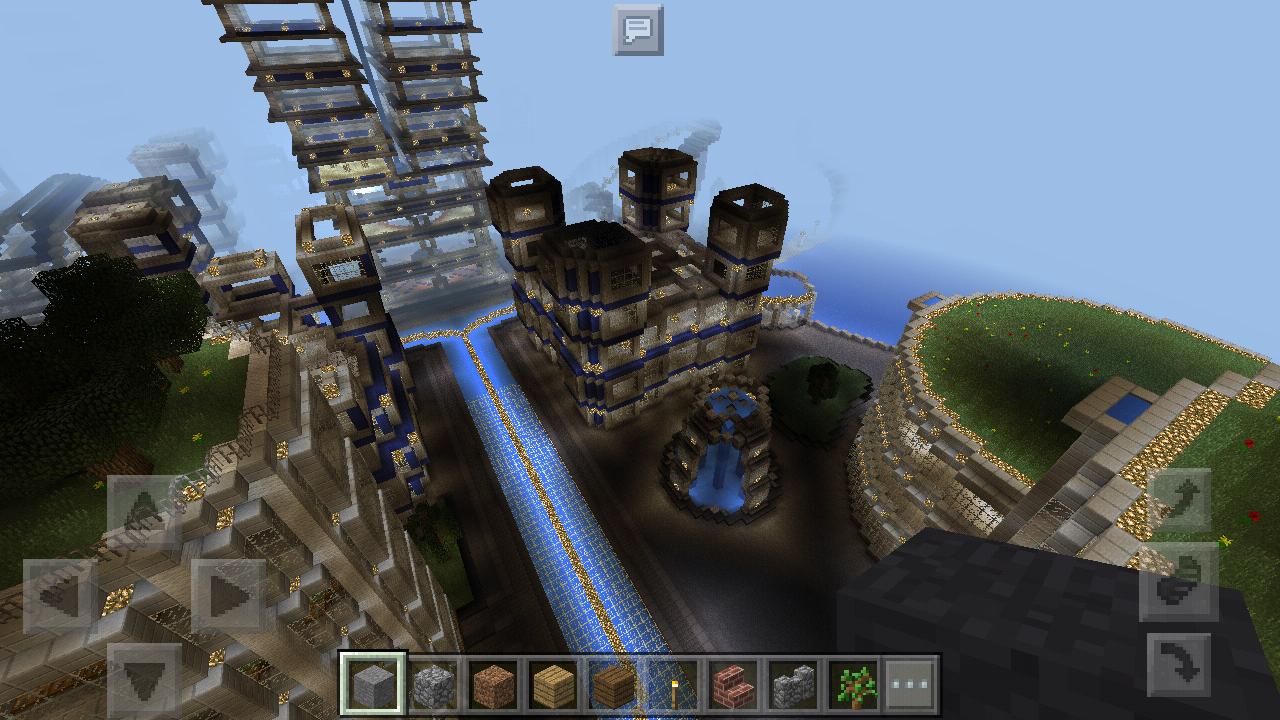Screen dimensions: 1280x720
Task: Choose the dirt block hotbar slot
Action: (493, 685)
